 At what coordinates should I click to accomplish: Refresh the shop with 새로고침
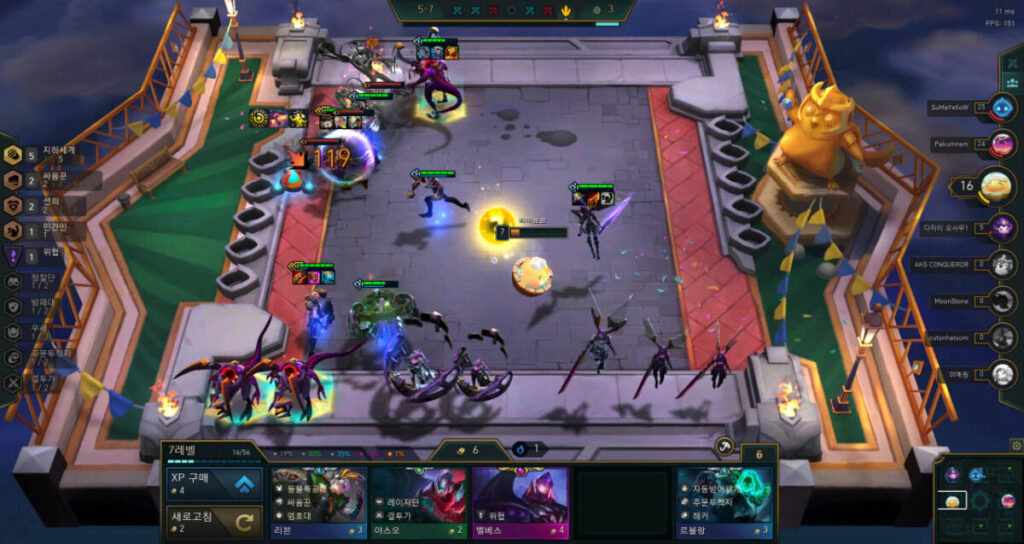coord(214,520)
